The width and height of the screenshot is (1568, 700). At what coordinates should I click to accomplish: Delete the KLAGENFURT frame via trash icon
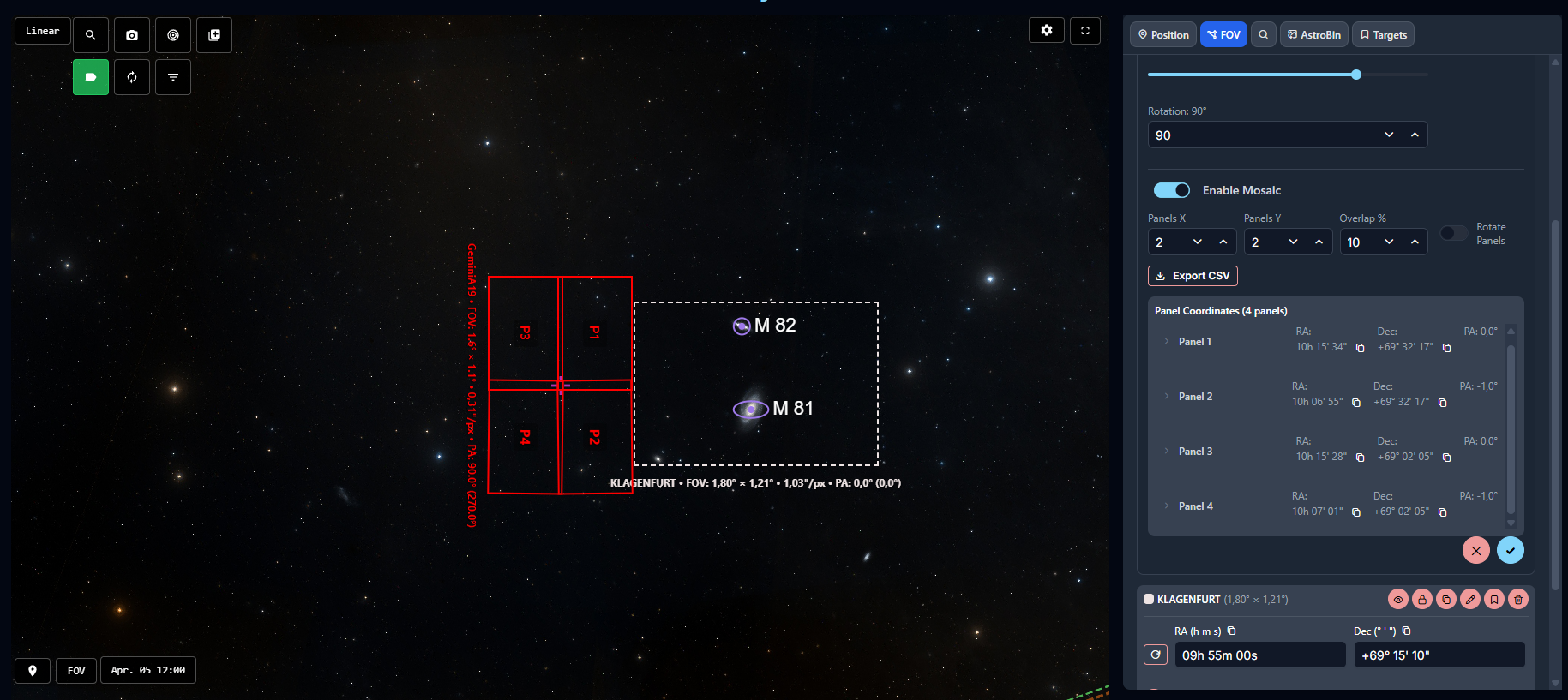pyautogui.click(x=1517, y=599)
